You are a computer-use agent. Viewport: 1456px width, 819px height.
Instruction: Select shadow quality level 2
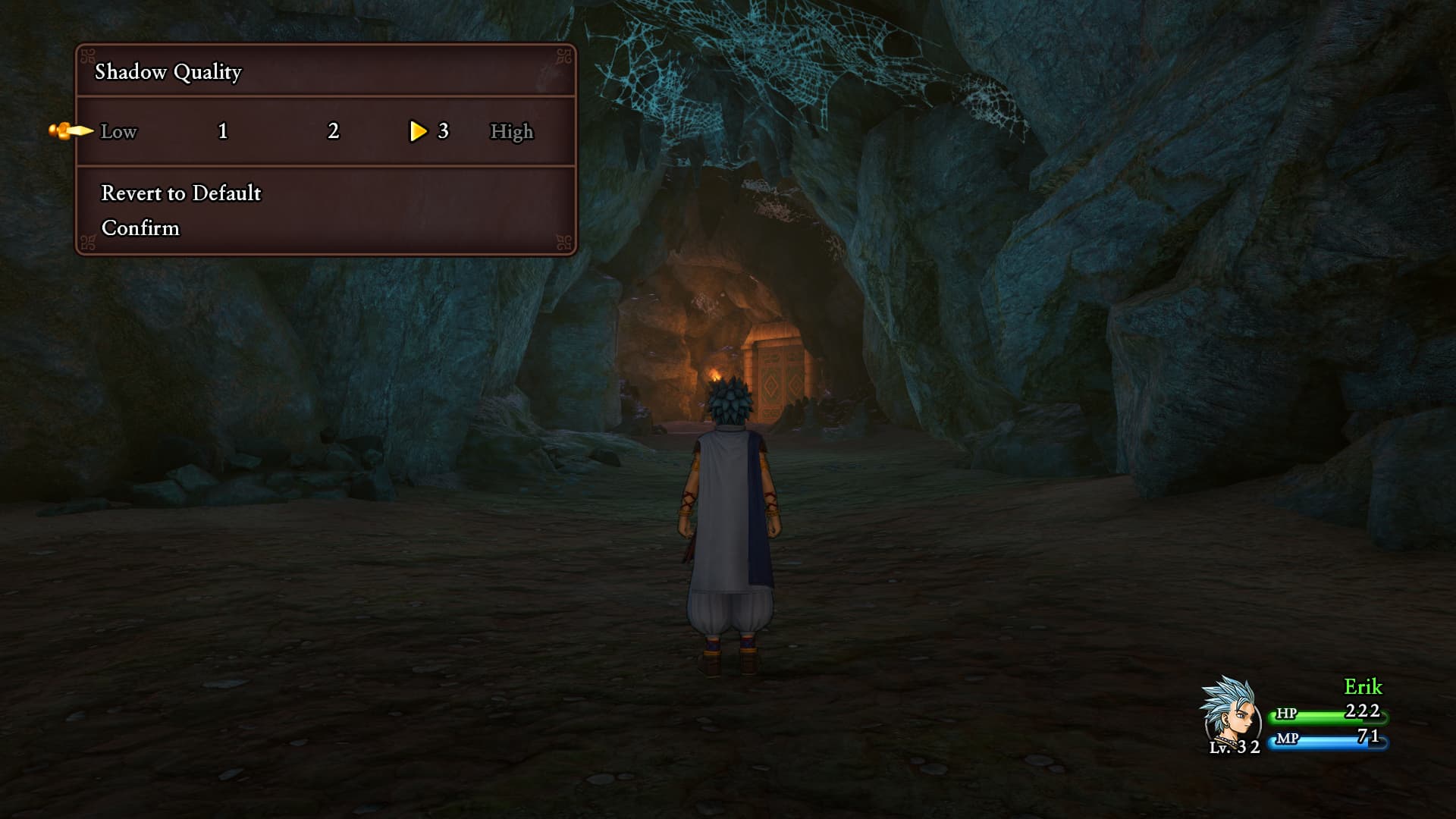pos(333,132)
